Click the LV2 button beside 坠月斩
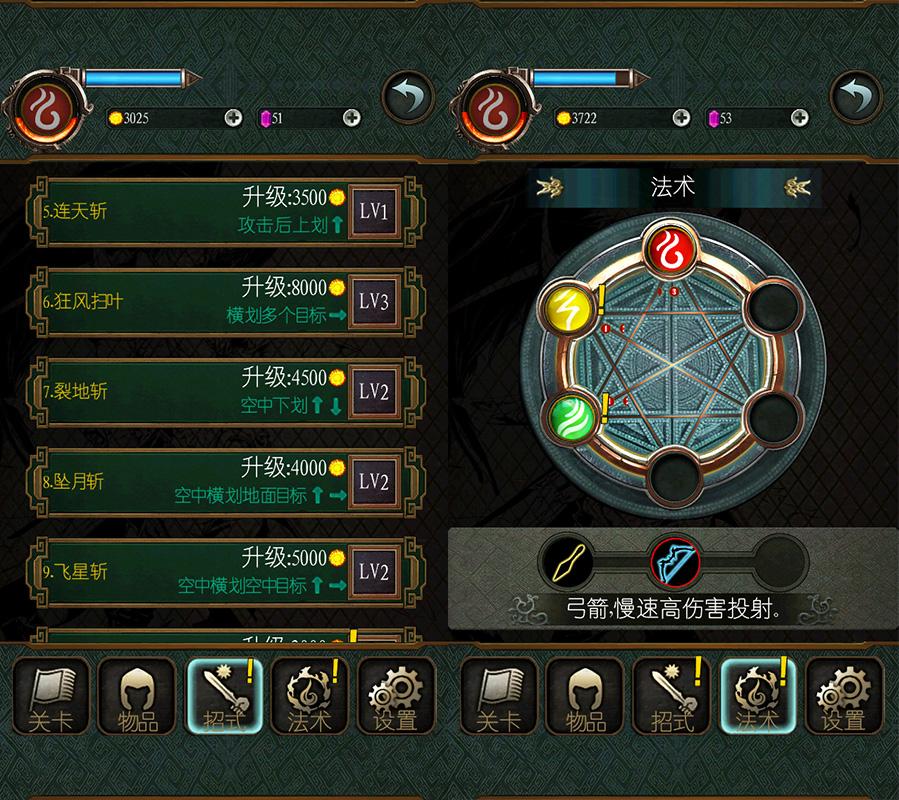 click(373, 481)
